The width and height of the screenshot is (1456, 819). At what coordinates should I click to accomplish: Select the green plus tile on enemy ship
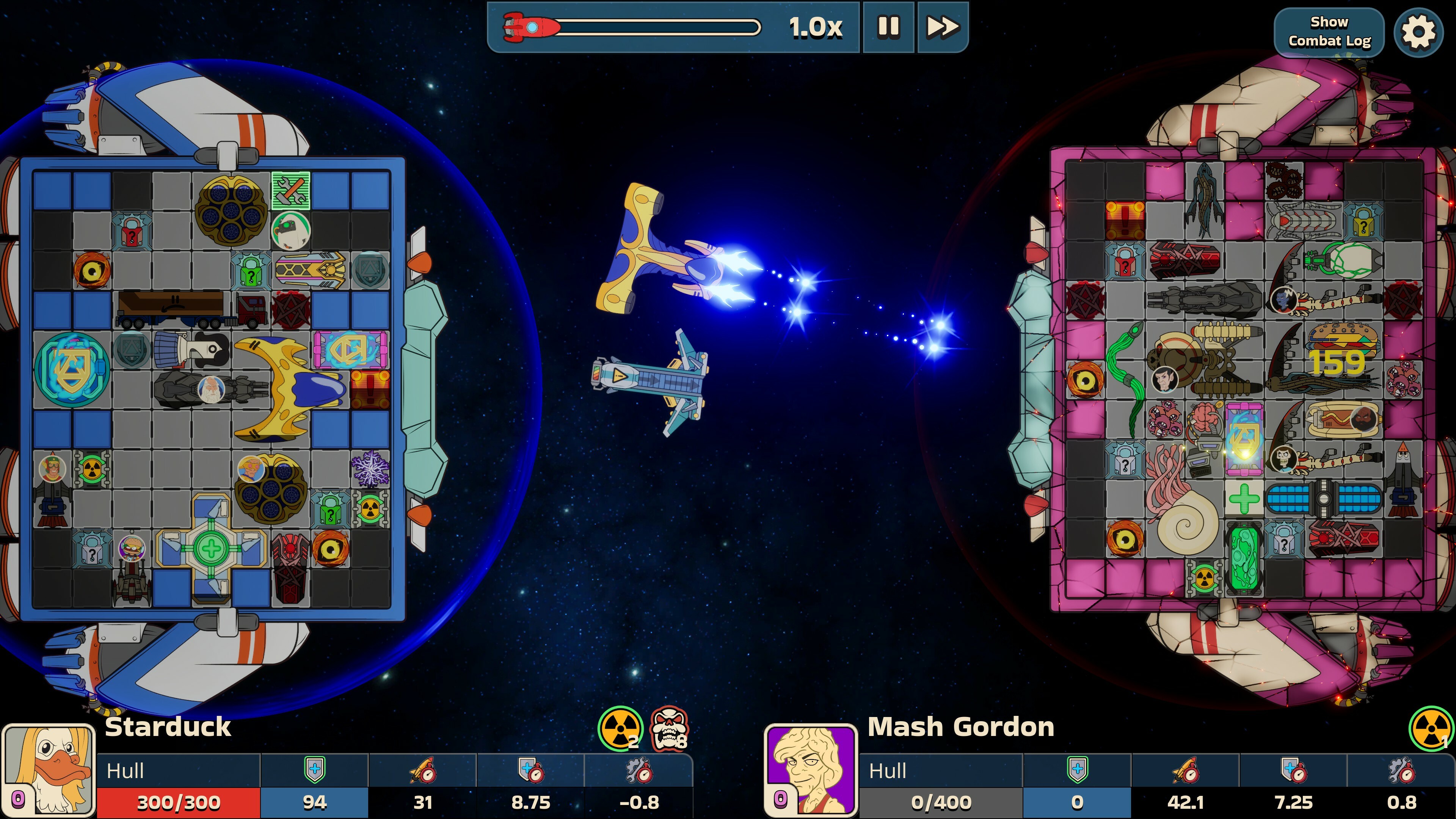pos(1244,498)
